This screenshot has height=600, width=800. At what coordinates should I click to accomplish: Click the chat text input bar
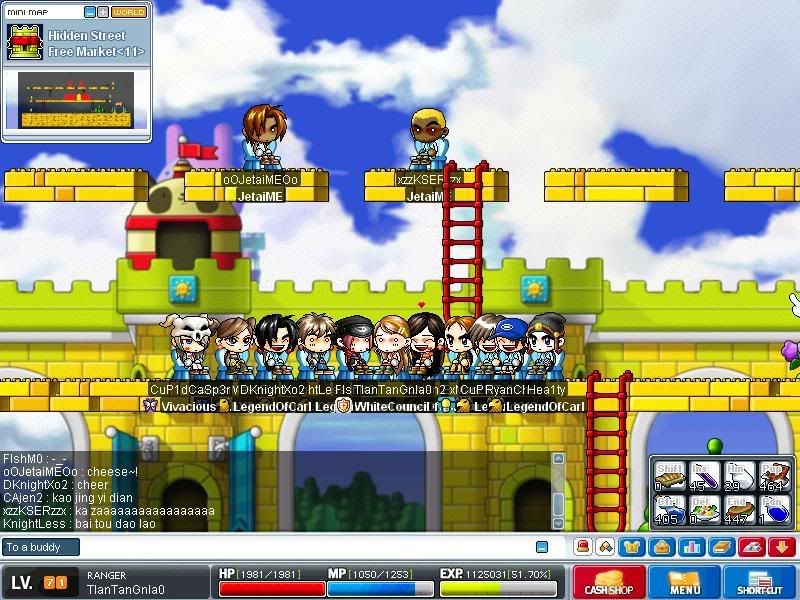pyautogui.click(x=300, y=547)
